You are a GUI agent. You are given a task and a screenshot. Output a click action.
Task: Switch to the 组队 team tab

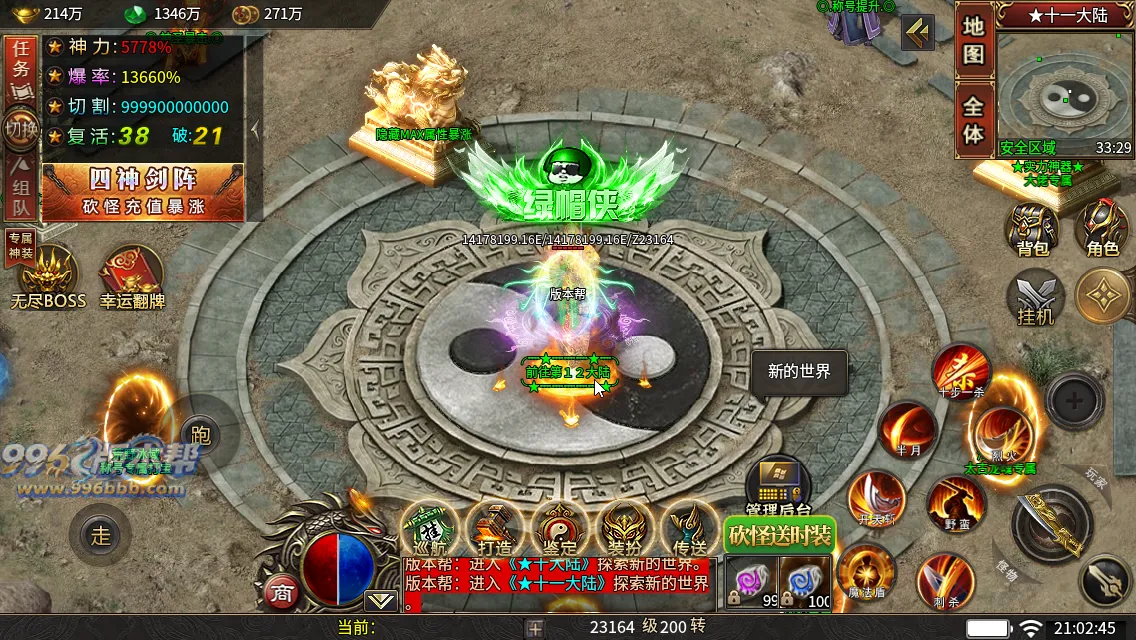[20, 193]
